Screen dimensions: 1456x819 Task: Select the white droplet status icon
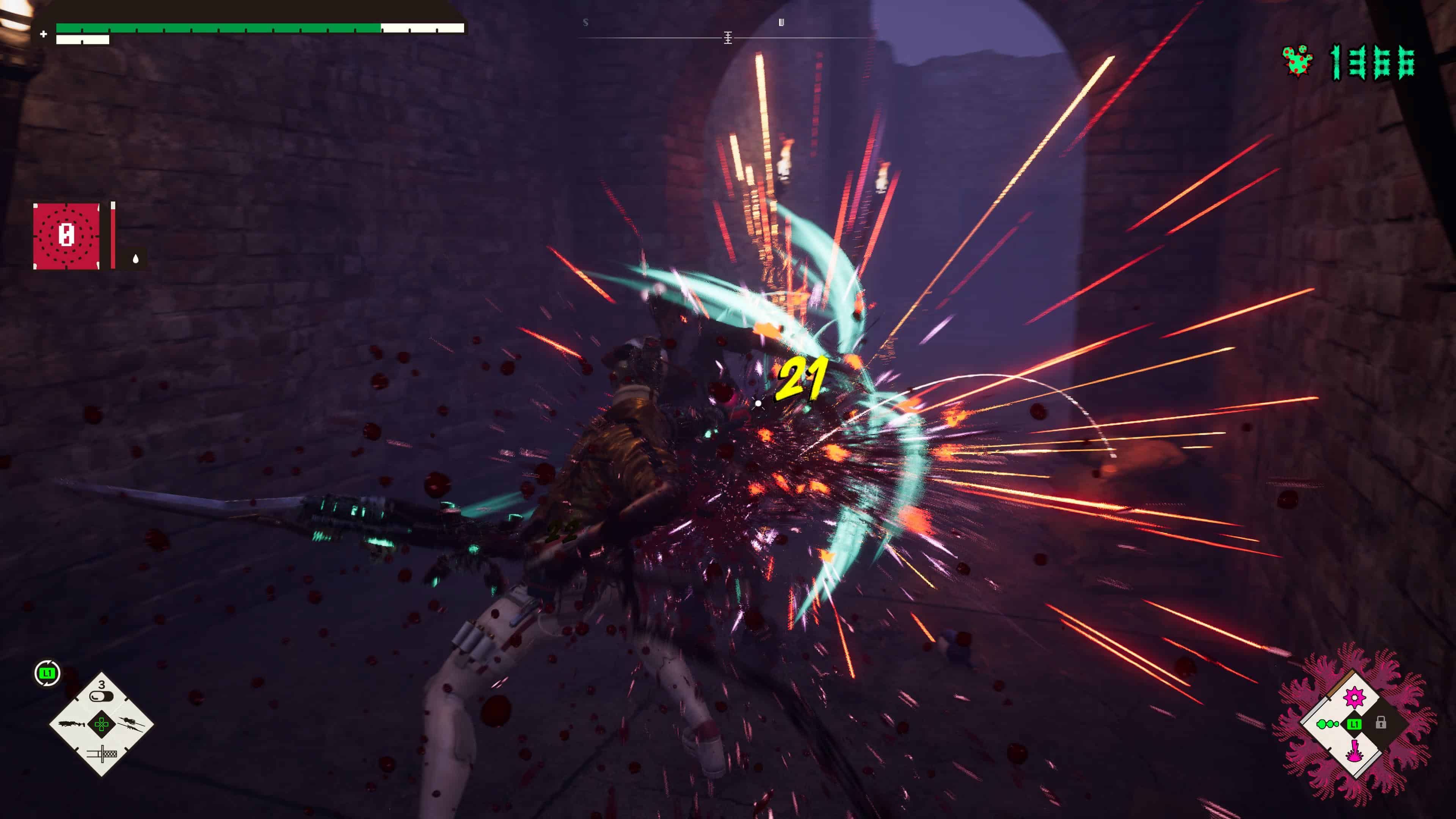point(136,259)
